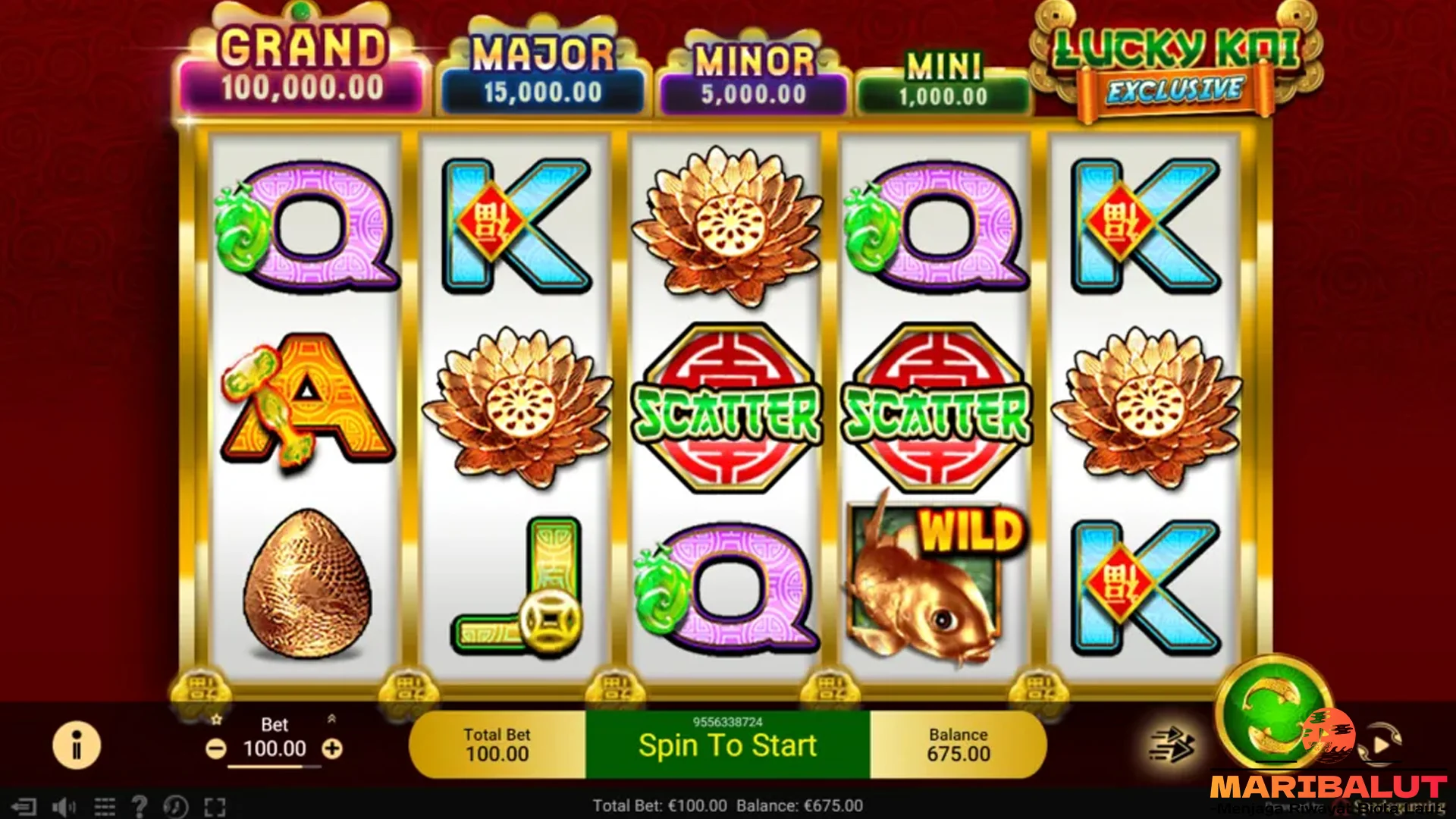
Task: Increase bet with the plus stepper
Action: (x=331, y=749)
